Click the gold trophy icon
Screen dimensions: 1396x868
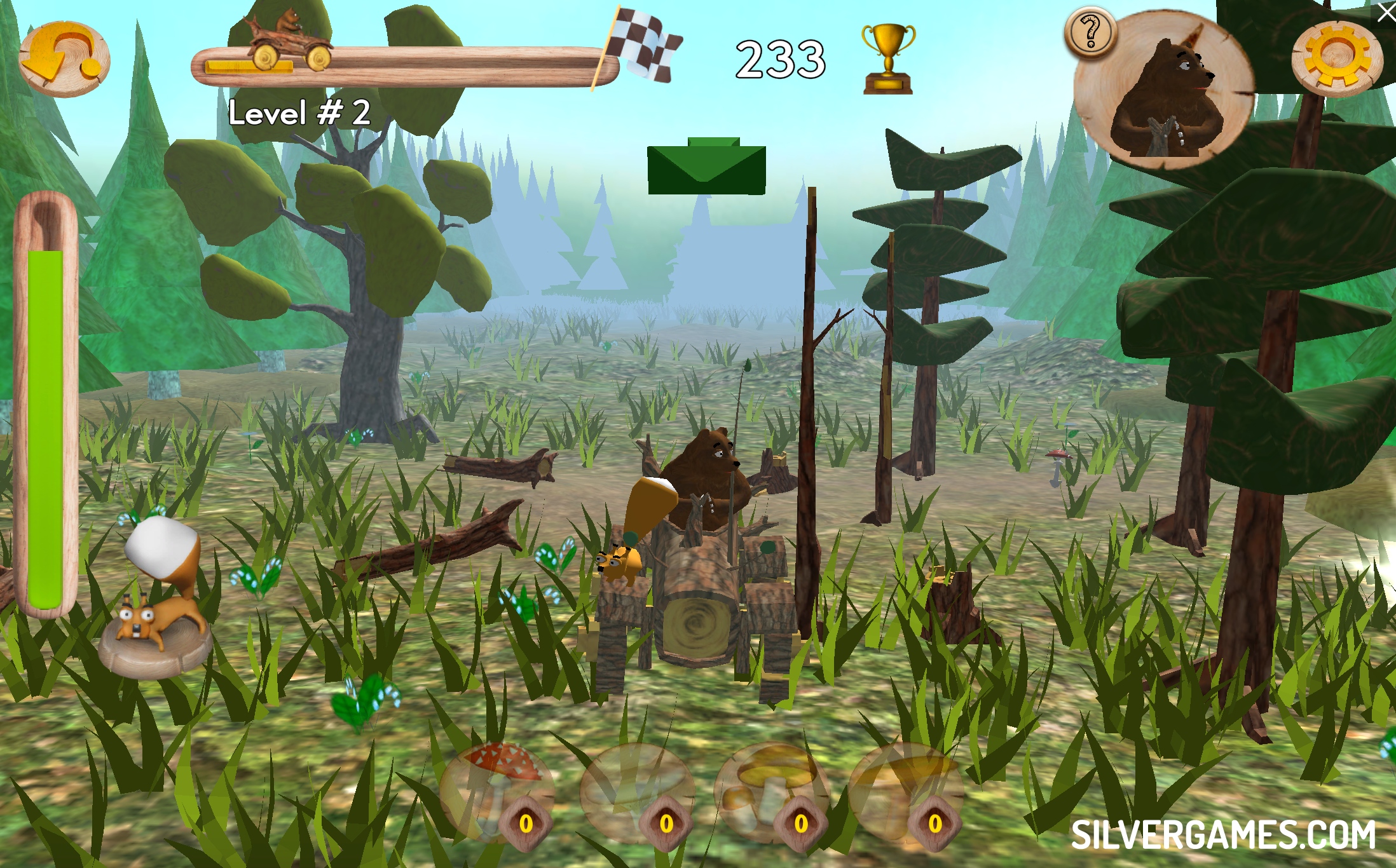click(x=888, y=58)
